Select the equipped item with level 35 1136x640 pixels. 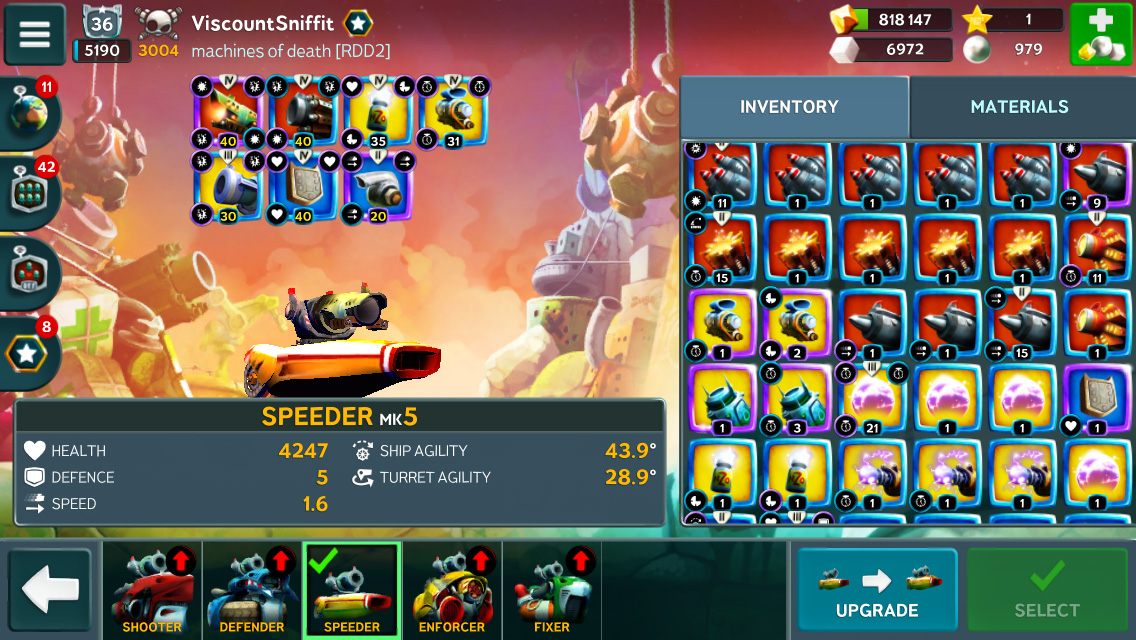click(x=378, y=112)
